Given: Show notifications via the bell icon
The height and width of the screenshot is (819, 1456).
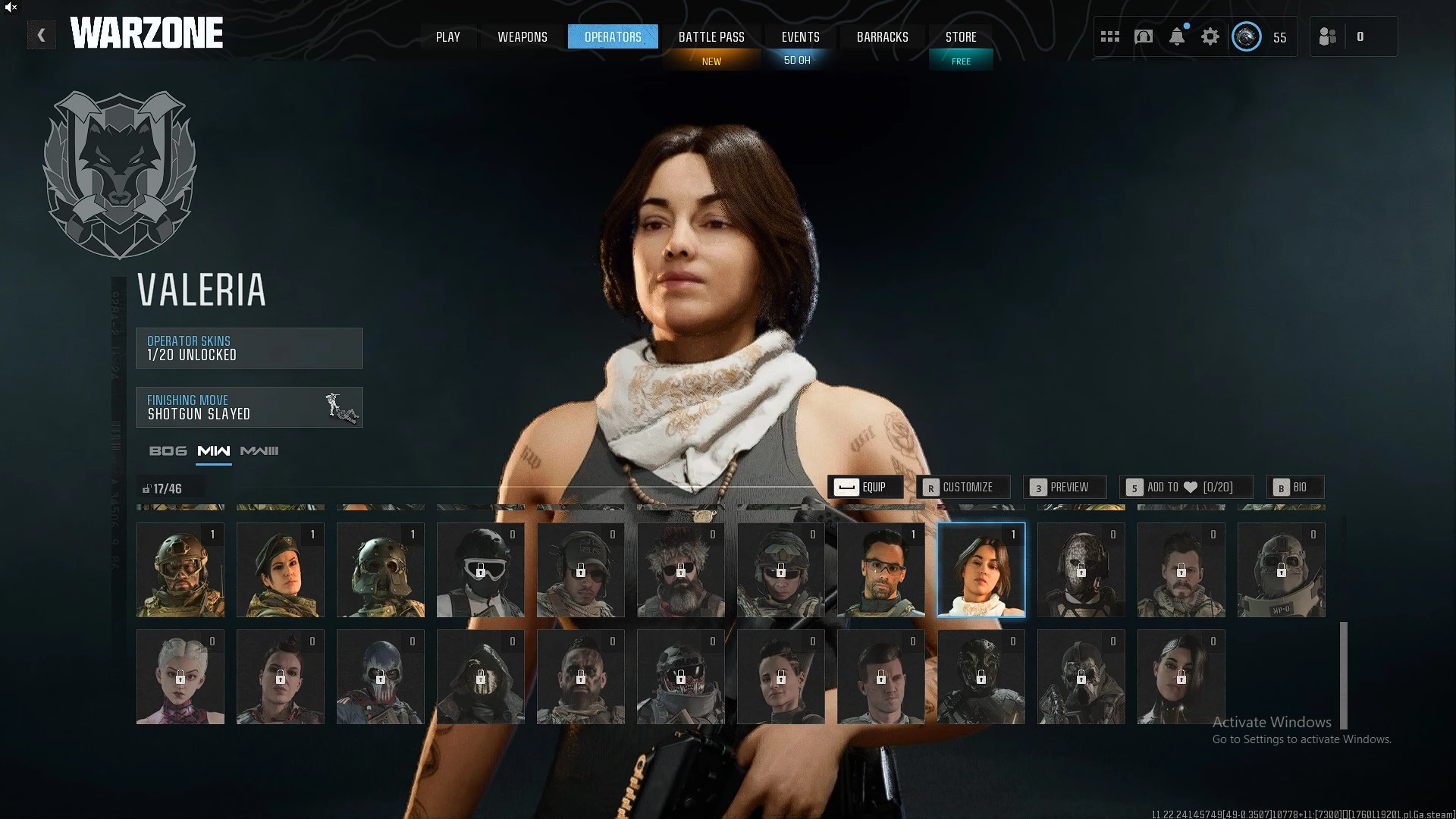Looking at the screenshot, I should [x=1176, y=36].
